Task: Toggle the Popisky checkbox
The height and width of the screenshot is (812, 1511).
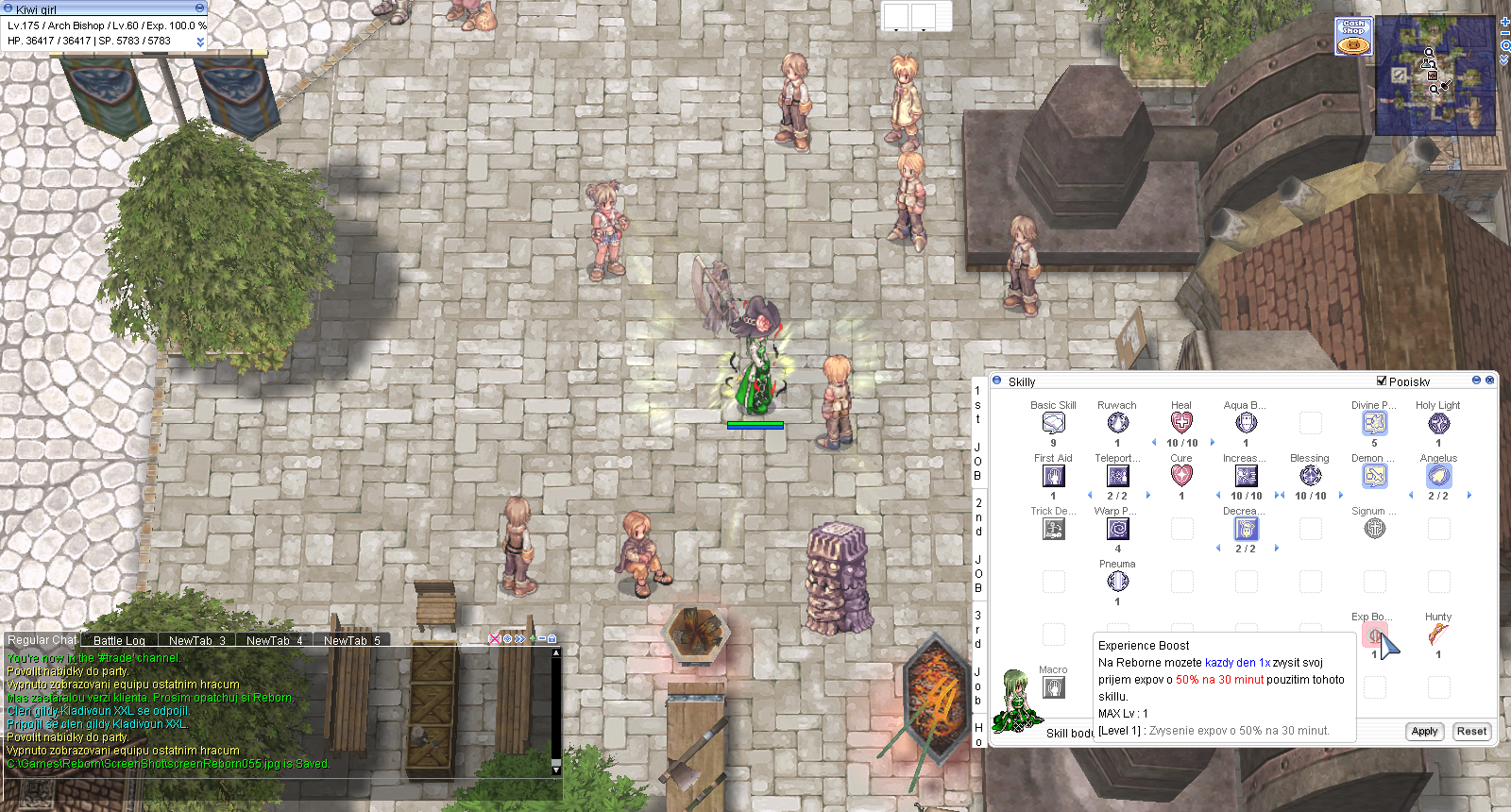Action: [1382, 381]
